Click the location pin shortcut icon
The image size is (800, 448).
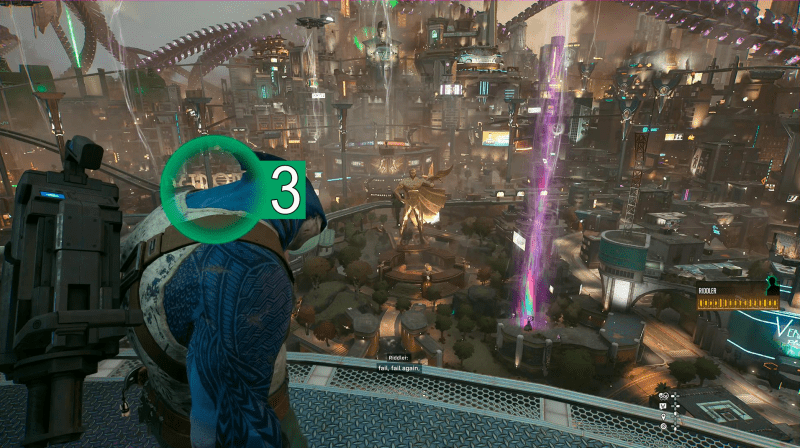pyautogui.click(x=663, y=416)
